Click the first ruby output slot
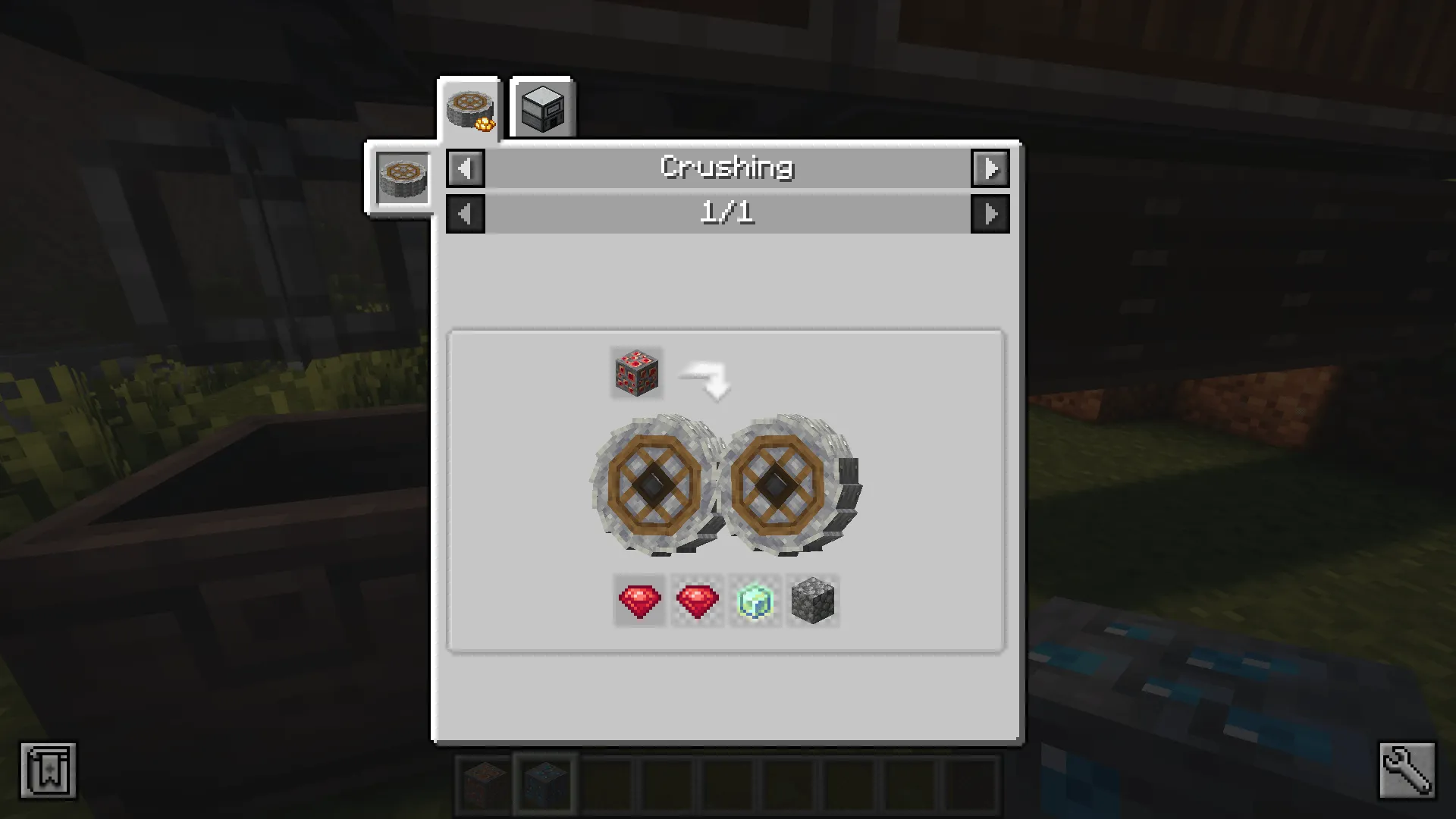 click(638, 601)
